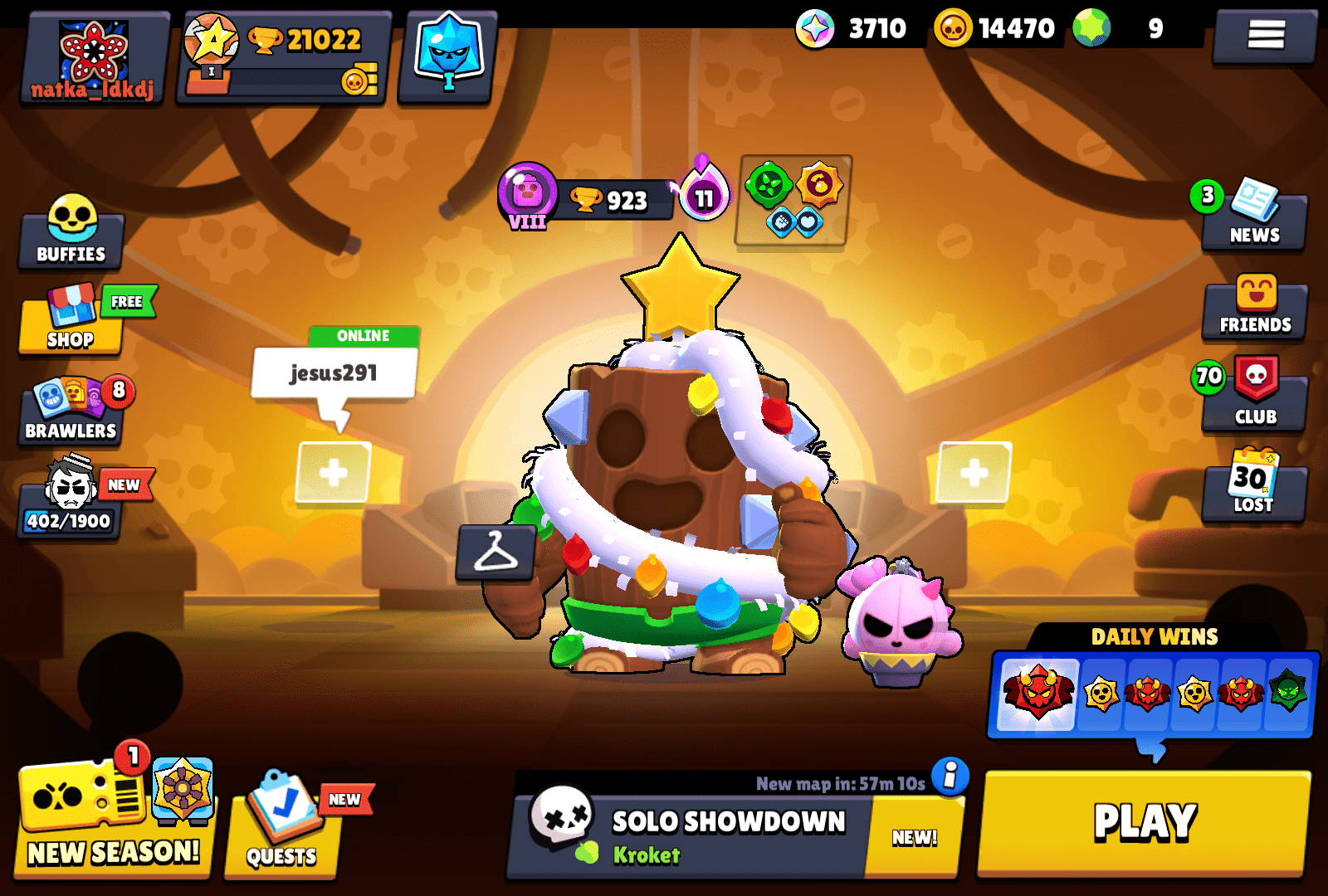
Task: Add a friend to the left team slot
Action: pyautogui.click(x=332, y=475)
